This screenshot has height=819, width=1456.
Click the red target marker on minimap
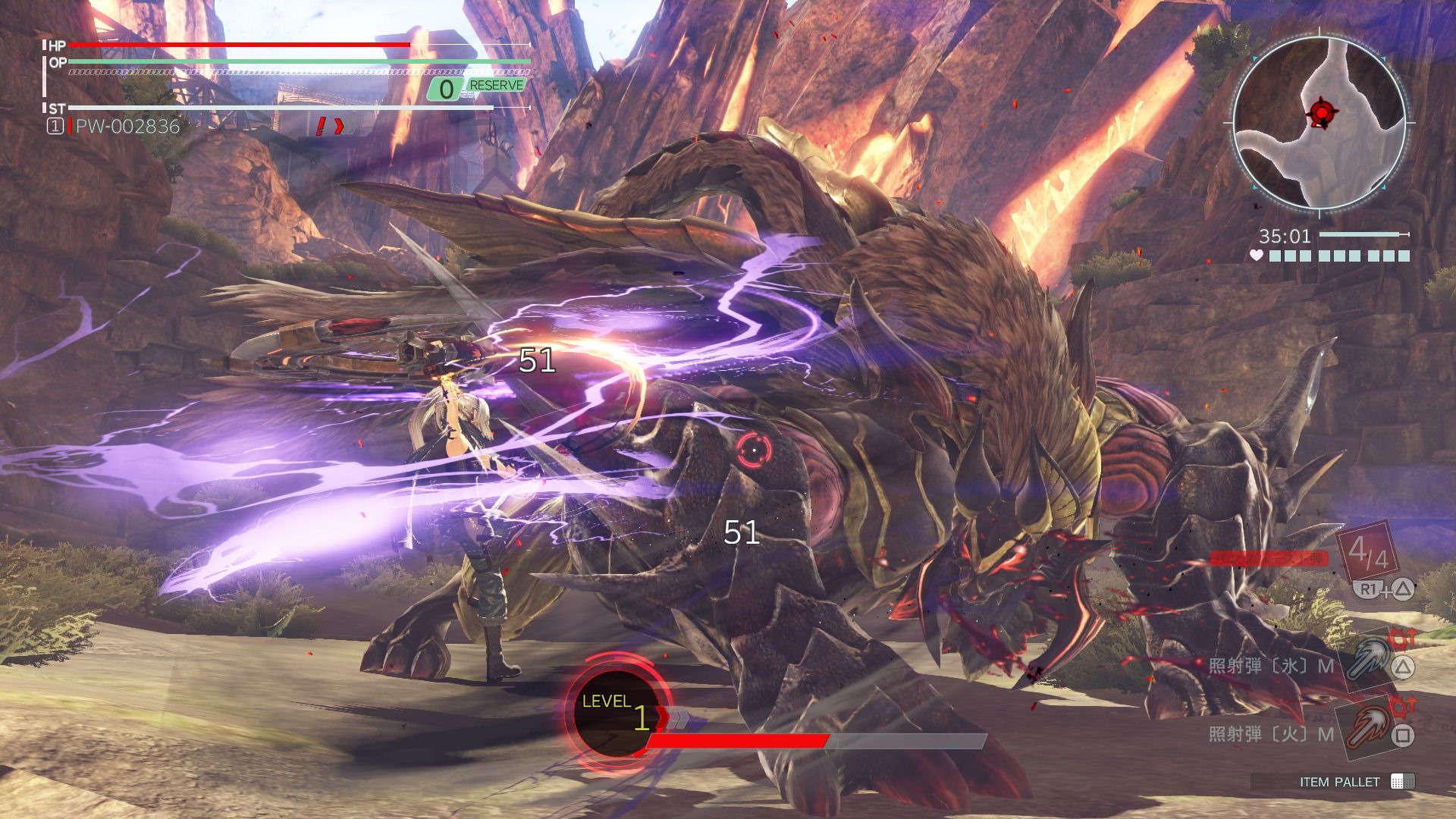pos(1321,113)
